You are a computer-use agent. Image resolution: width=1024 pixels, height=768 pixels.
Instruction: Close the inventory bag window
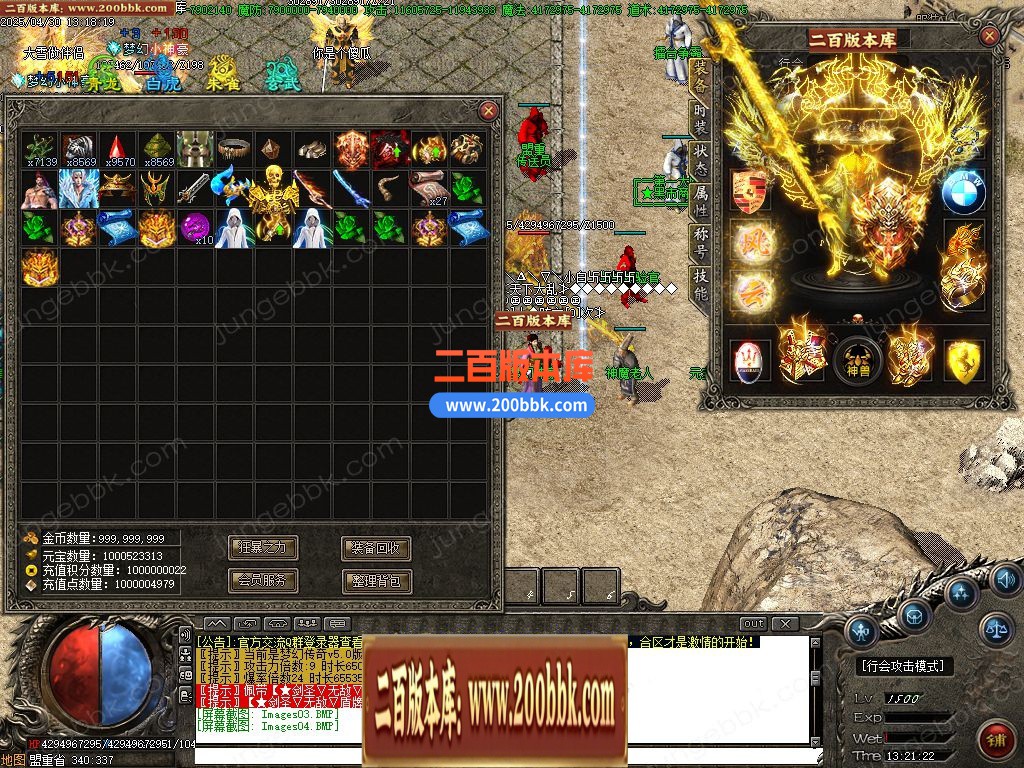point(488,110)
